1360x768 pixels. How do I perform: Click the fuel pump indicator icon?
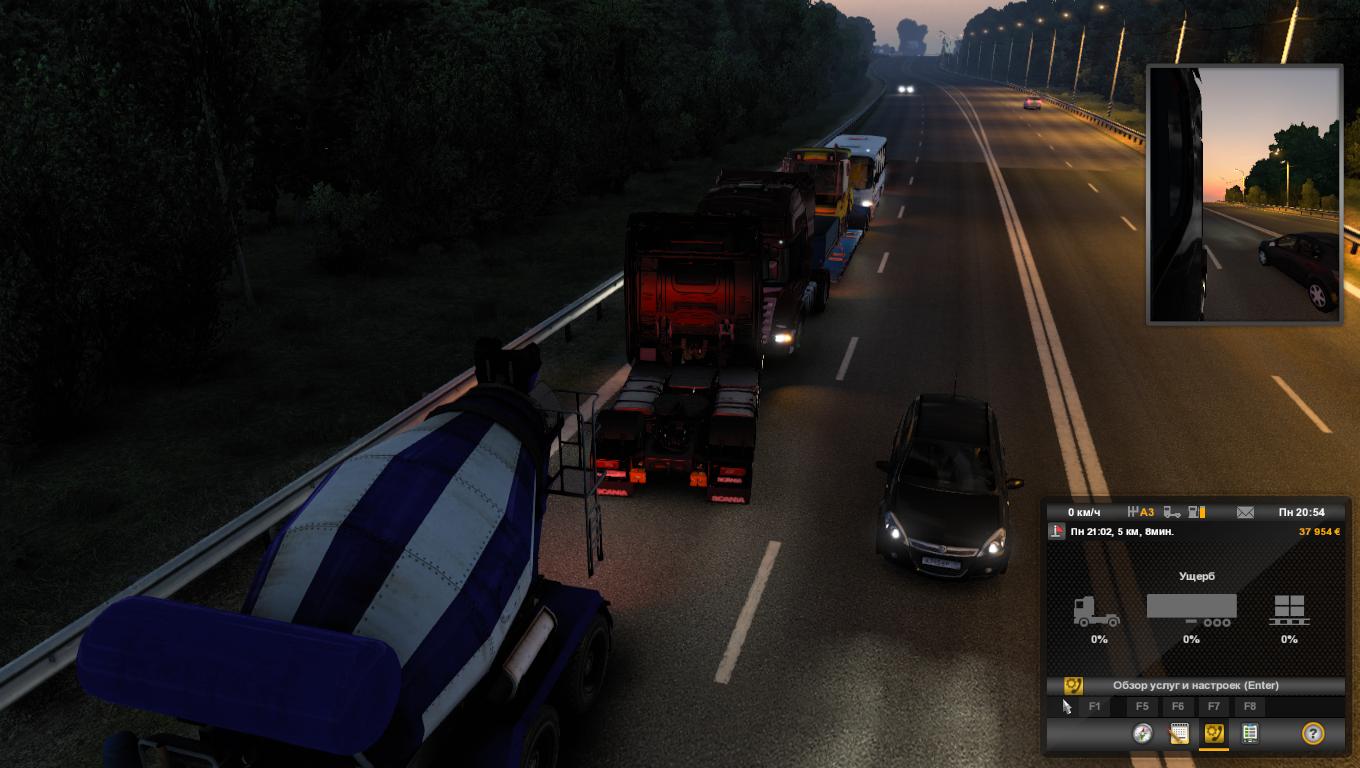(1196, 512)
